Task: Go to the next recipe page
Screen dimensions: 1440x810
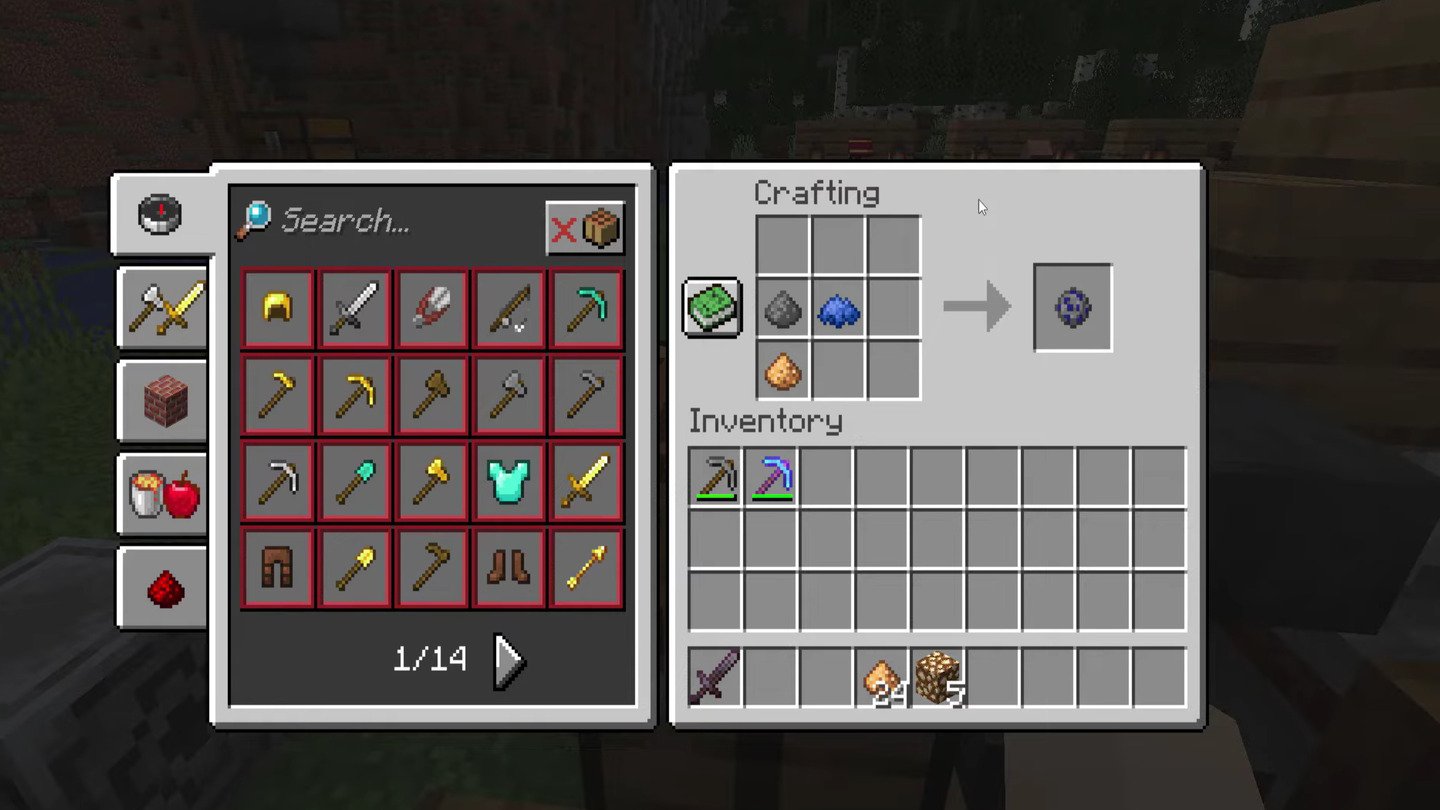Action: click(x=510, y=660)
